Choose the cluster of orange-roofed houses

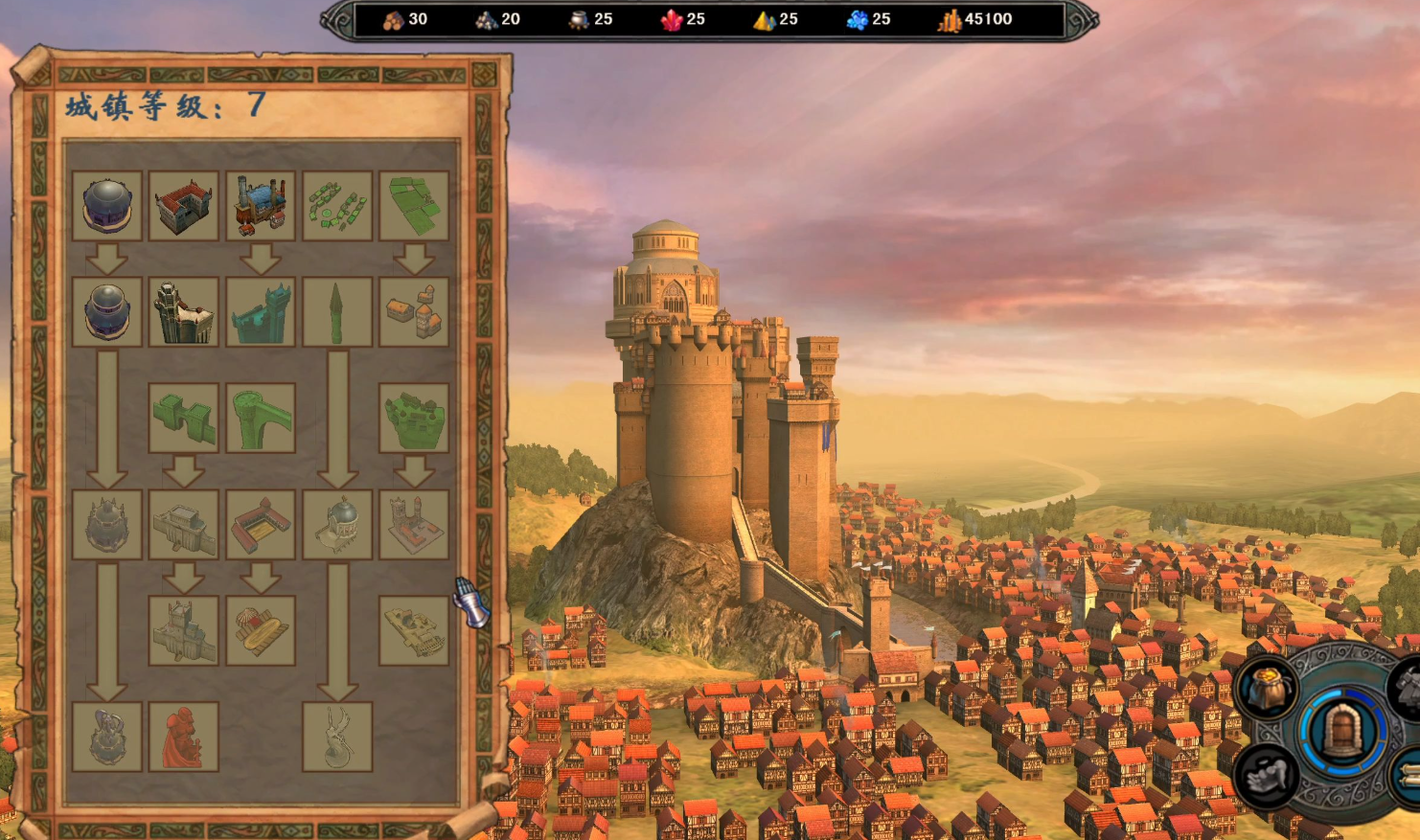pos(414,312)
